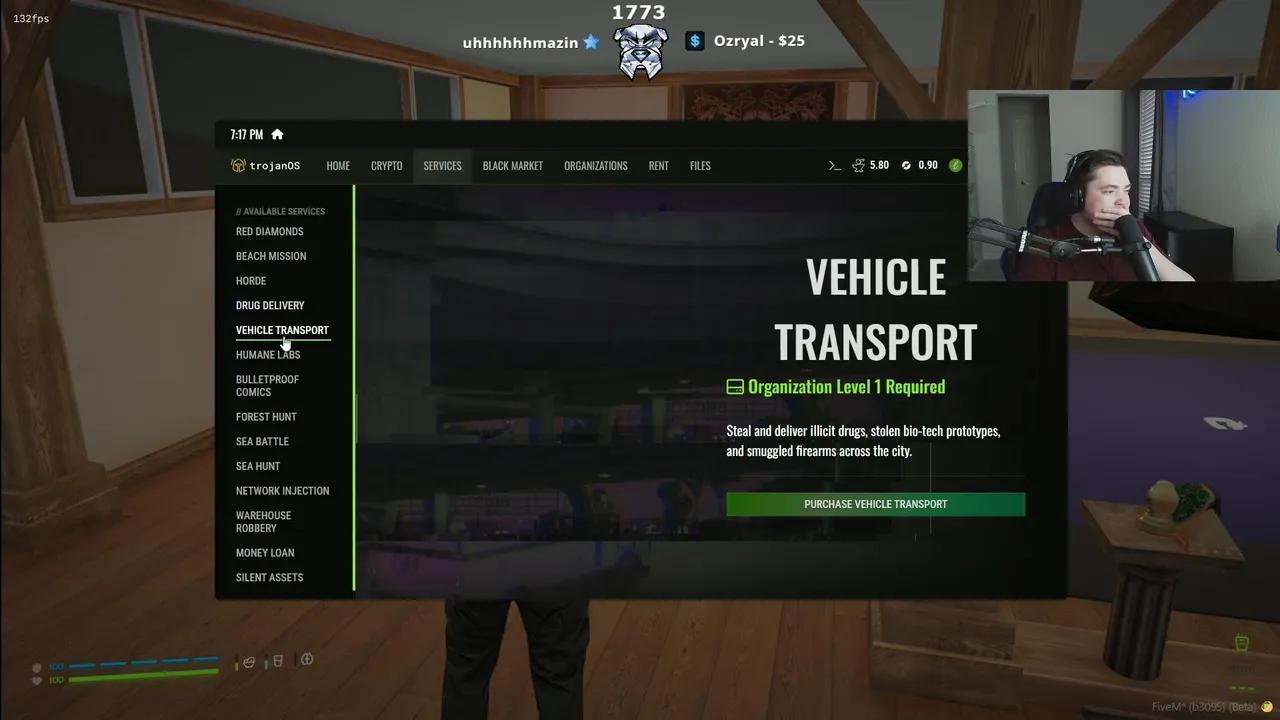Image resolution: width=1280 pixels, height=720 pixels.
Task: Open the Black Market tab
Action: click(512, 166)
